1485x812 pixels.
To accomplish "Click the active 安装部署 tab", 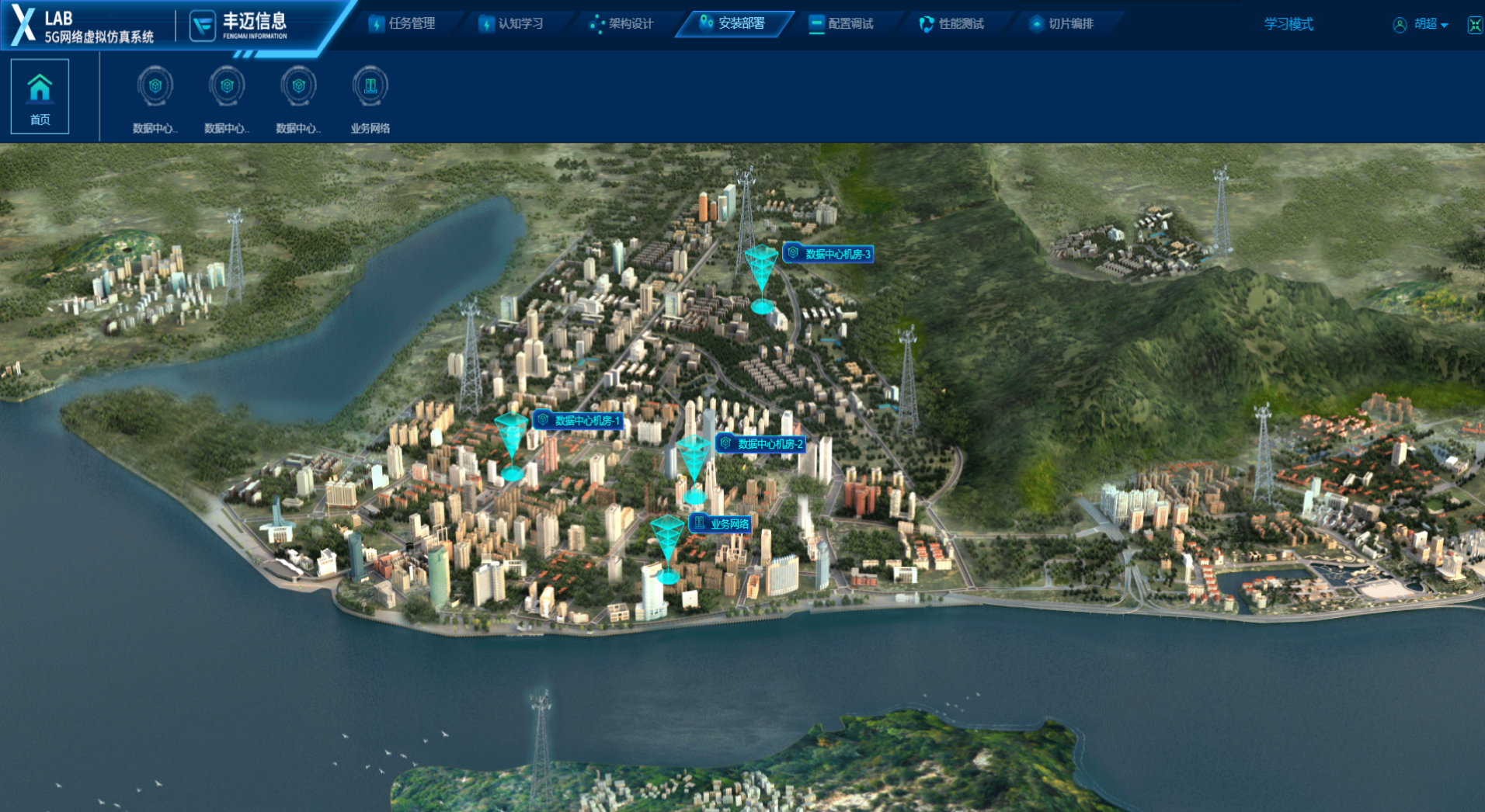I will click(732, 23).
